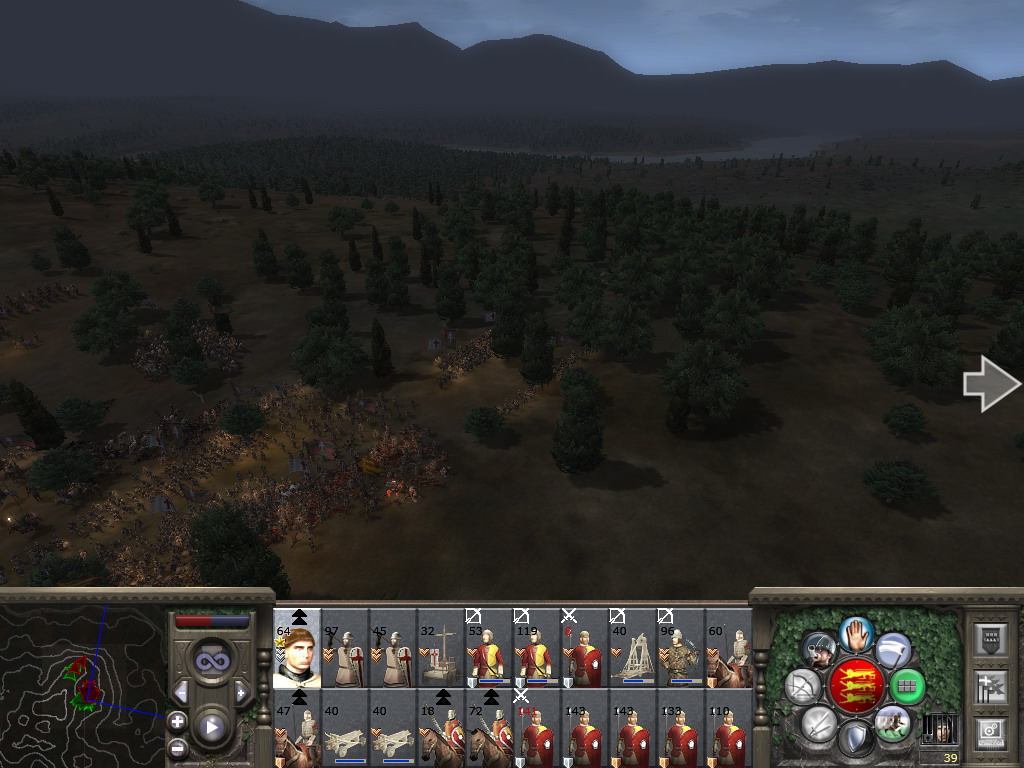This screenshot has width=1024, height=768.
Task: Zoom in the minimap with plus button
Action: click(177, 721)
